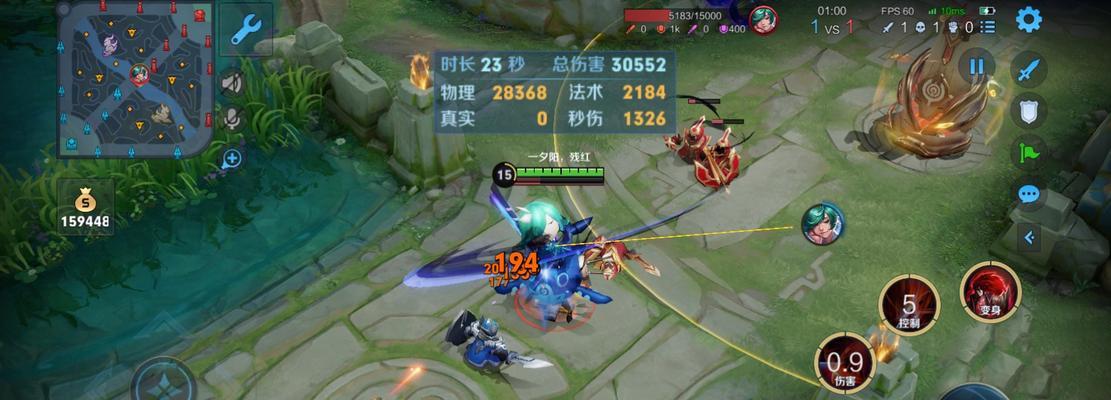Open the blue wrench tool panel
1111x400 pixels.
[245, 29]
